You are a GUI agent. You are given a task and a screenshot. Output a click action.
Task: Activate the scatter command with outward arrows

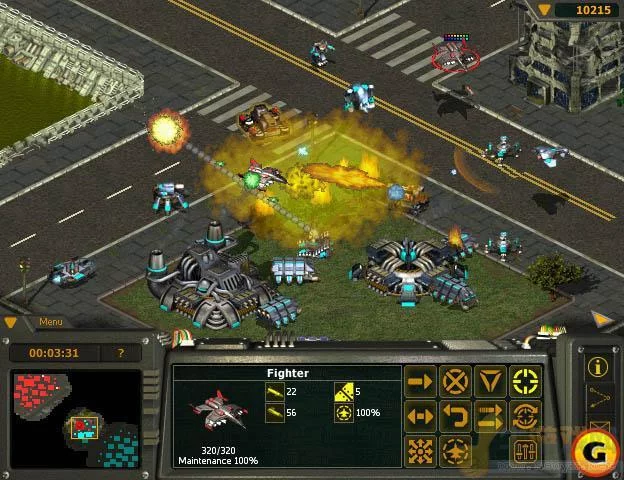coord(421,448)
